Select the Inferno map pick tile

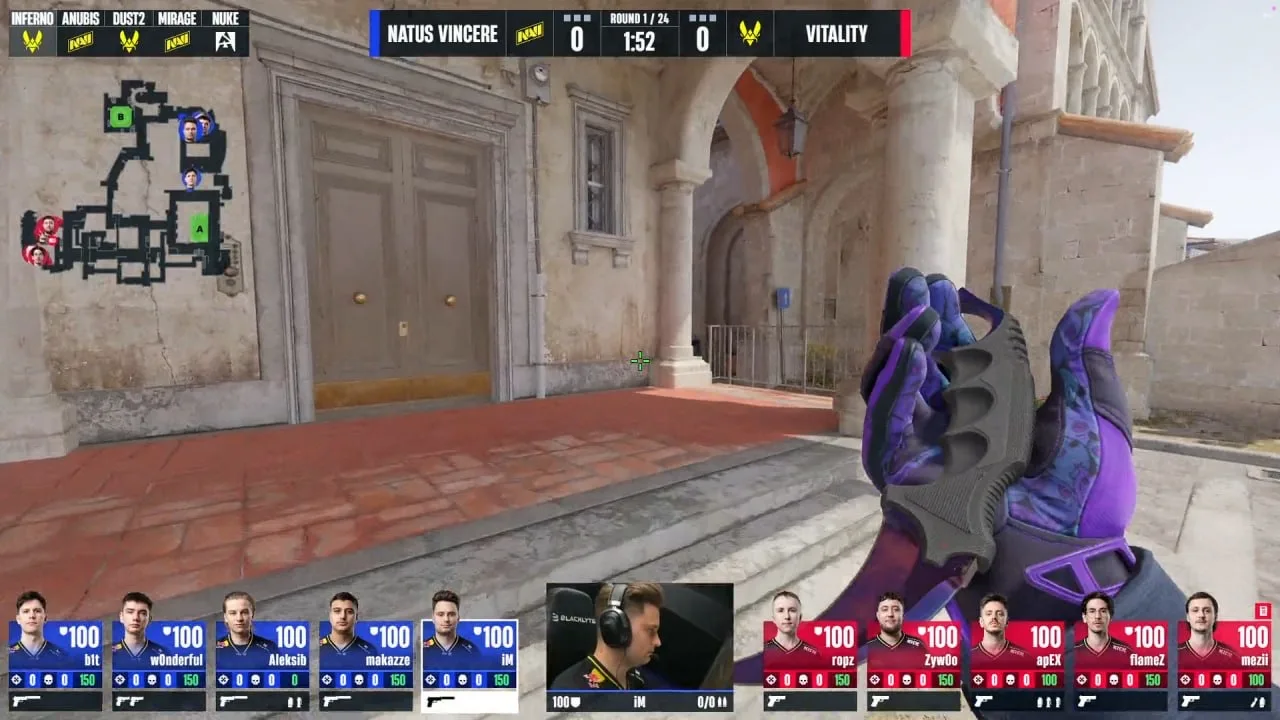tap(32, 33)
